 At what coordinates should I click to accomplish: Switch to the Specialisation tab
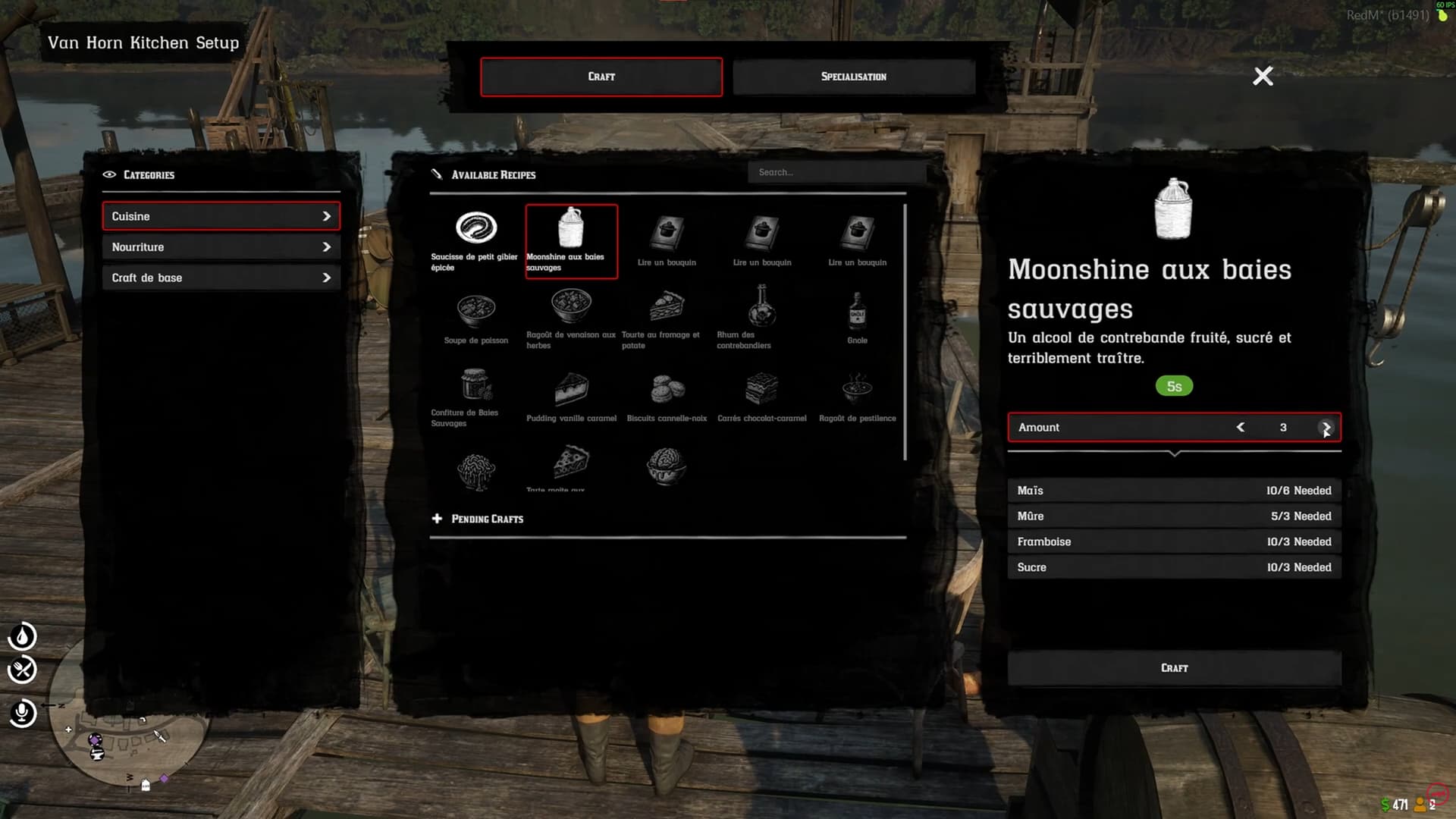854,76
